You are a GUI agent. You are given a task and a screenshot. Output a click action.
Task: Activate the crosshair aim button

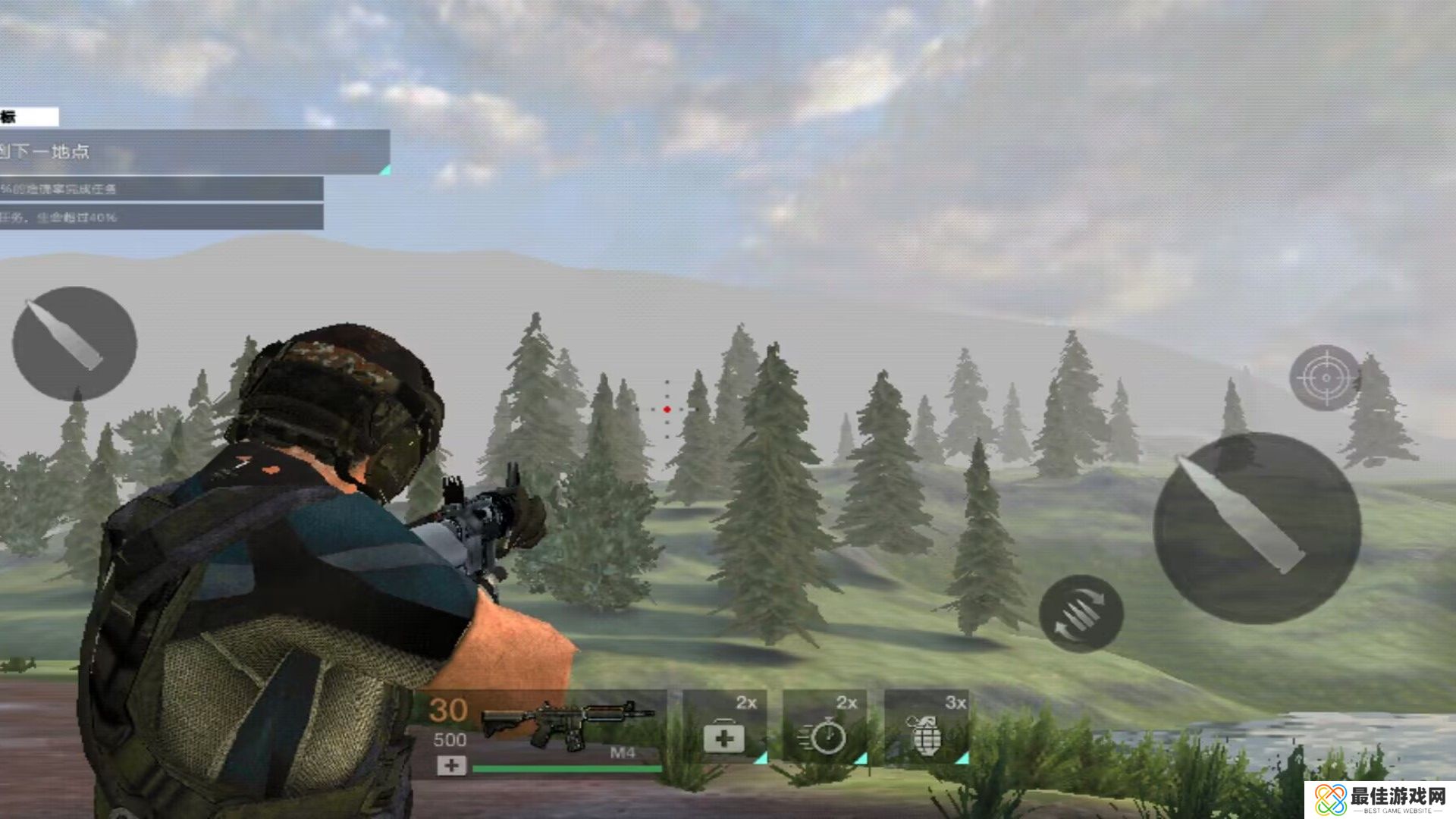(1325, 378)
